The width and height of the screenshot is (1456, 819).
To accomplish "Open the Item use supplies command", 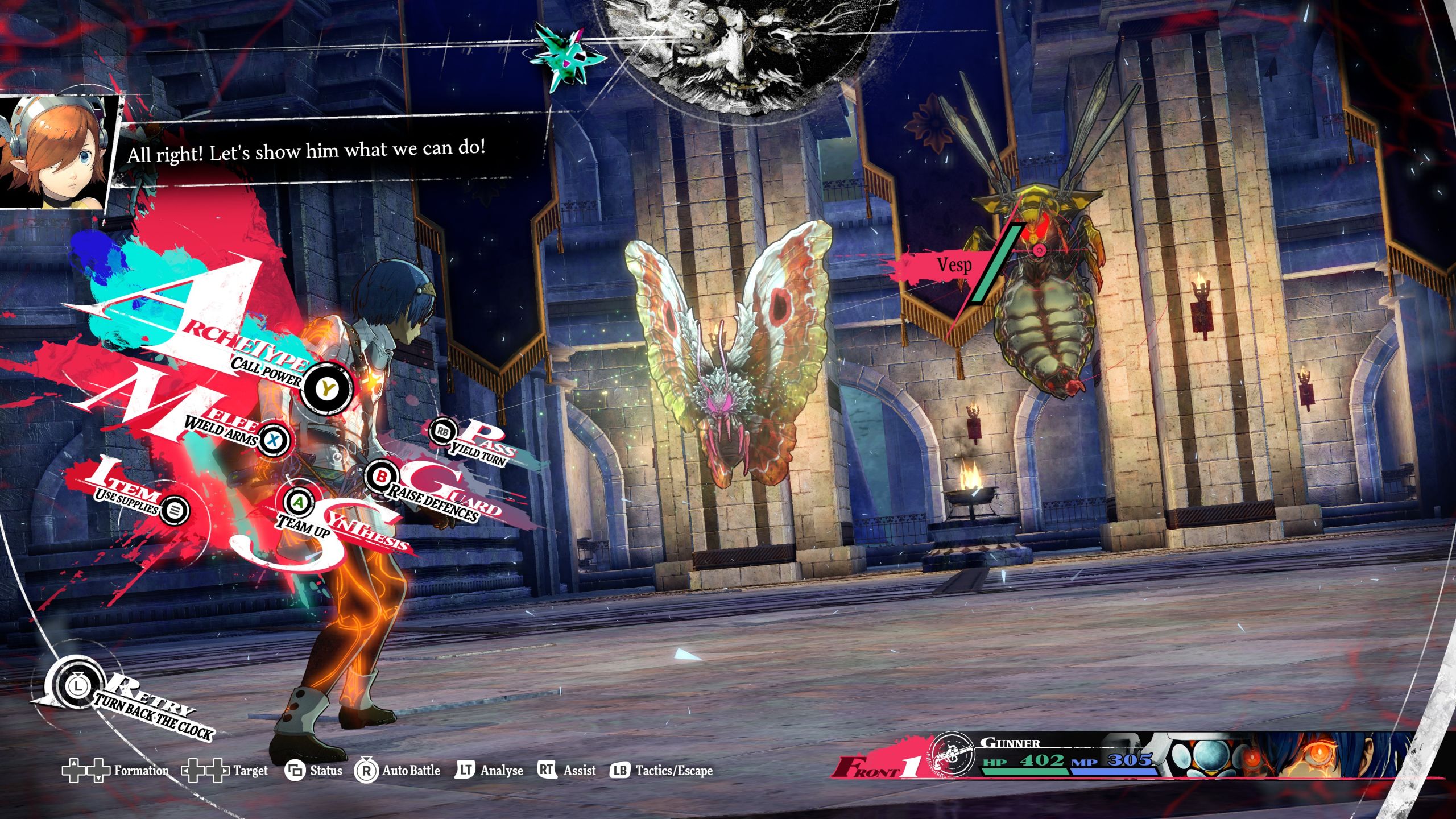I will pyautogui.click(x=174, y=510).
